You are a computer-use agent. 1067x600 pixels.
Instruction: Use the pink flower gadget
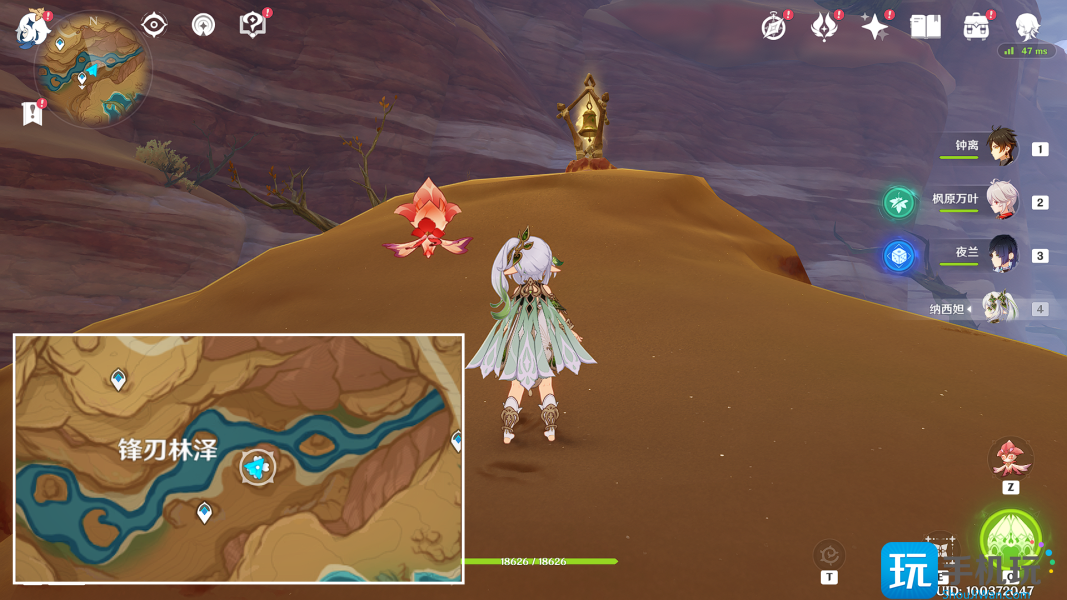coord(1010,459)
